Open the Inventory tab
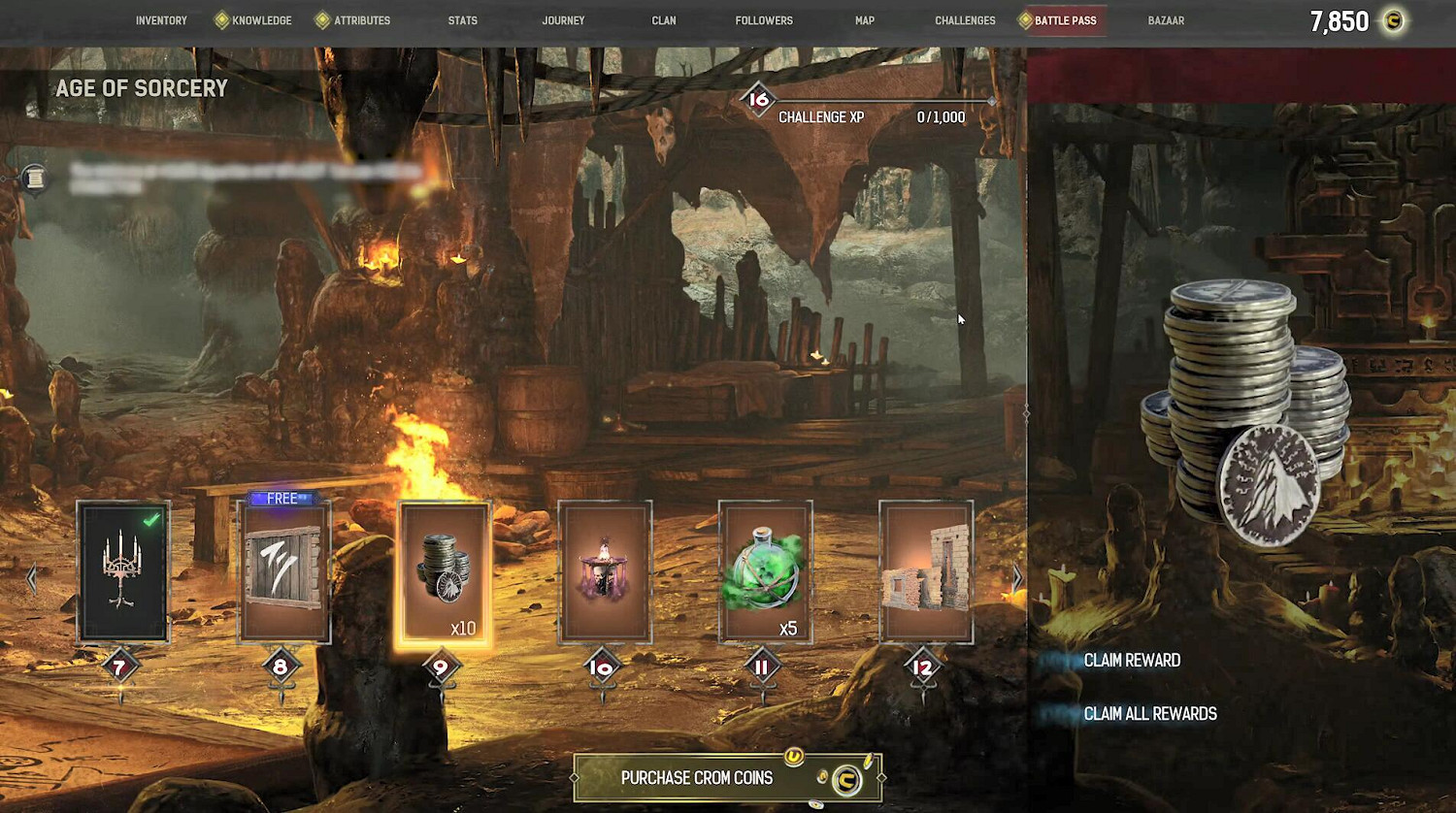 pyautogui.click(x=161, y=20)
